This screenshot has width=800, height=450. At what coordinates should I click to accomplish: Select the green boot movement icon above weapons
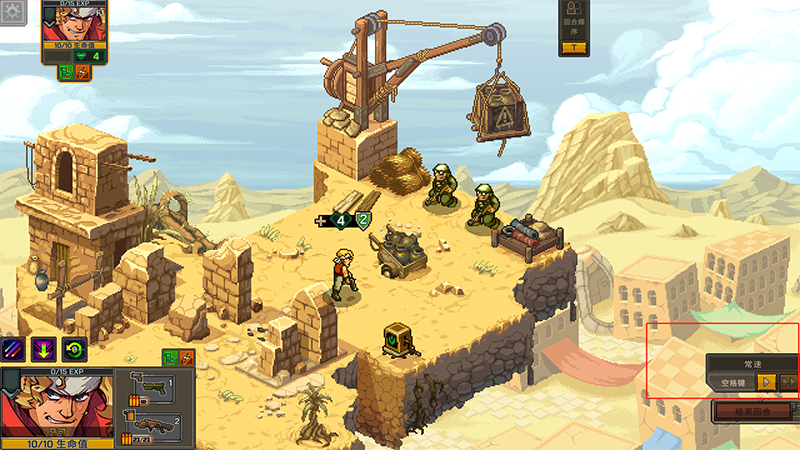(169, 356)
